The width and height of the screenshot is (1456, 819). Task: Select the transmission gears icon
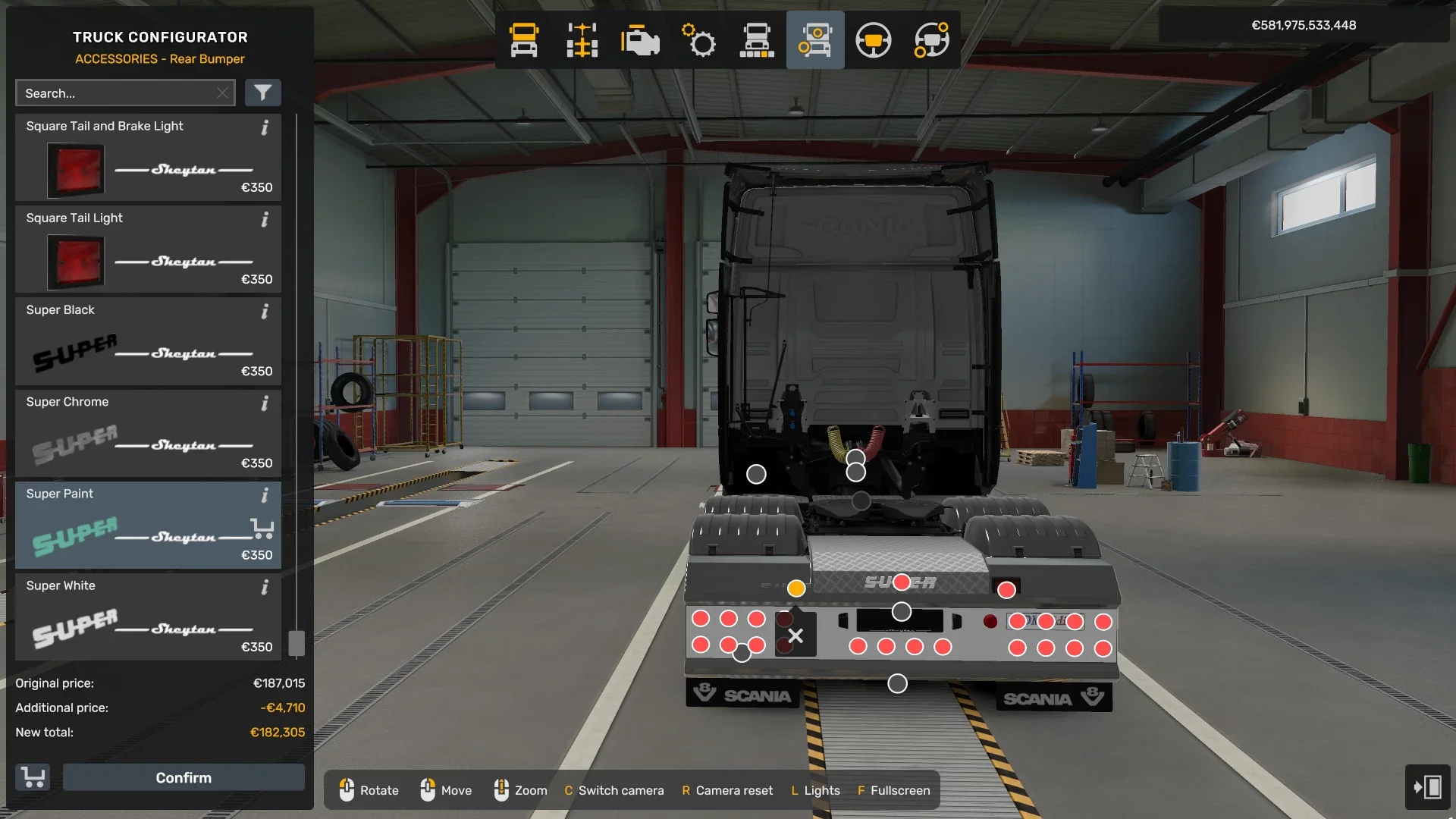699,39
